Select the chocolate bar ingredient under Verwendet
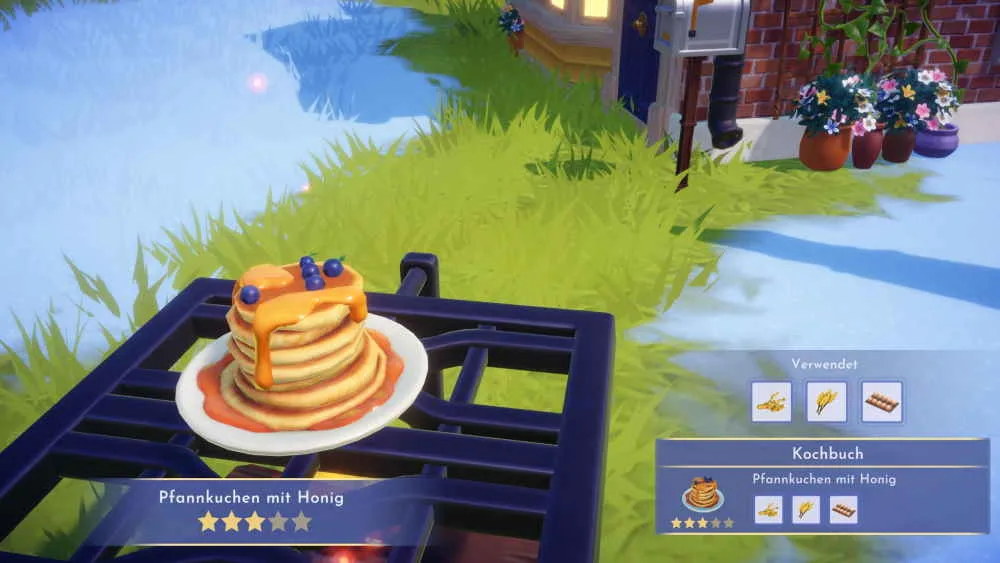Screen dimensions: 1000x563 coord(881,402)
